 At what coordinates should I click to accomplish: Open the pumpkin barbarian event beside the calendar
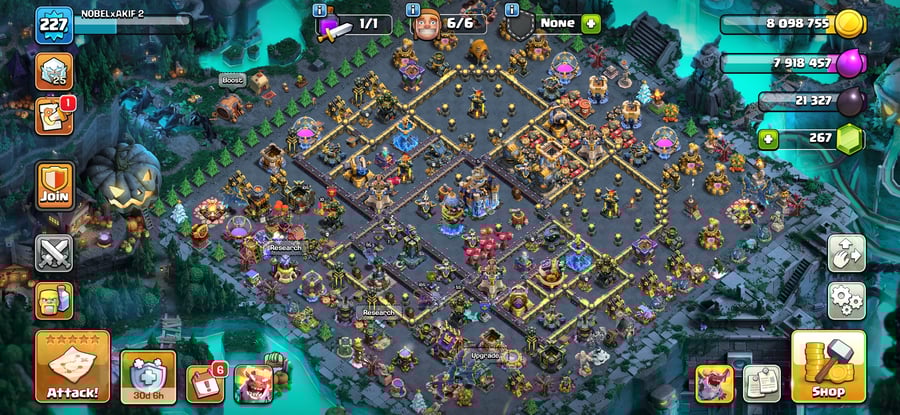(253, 383)
